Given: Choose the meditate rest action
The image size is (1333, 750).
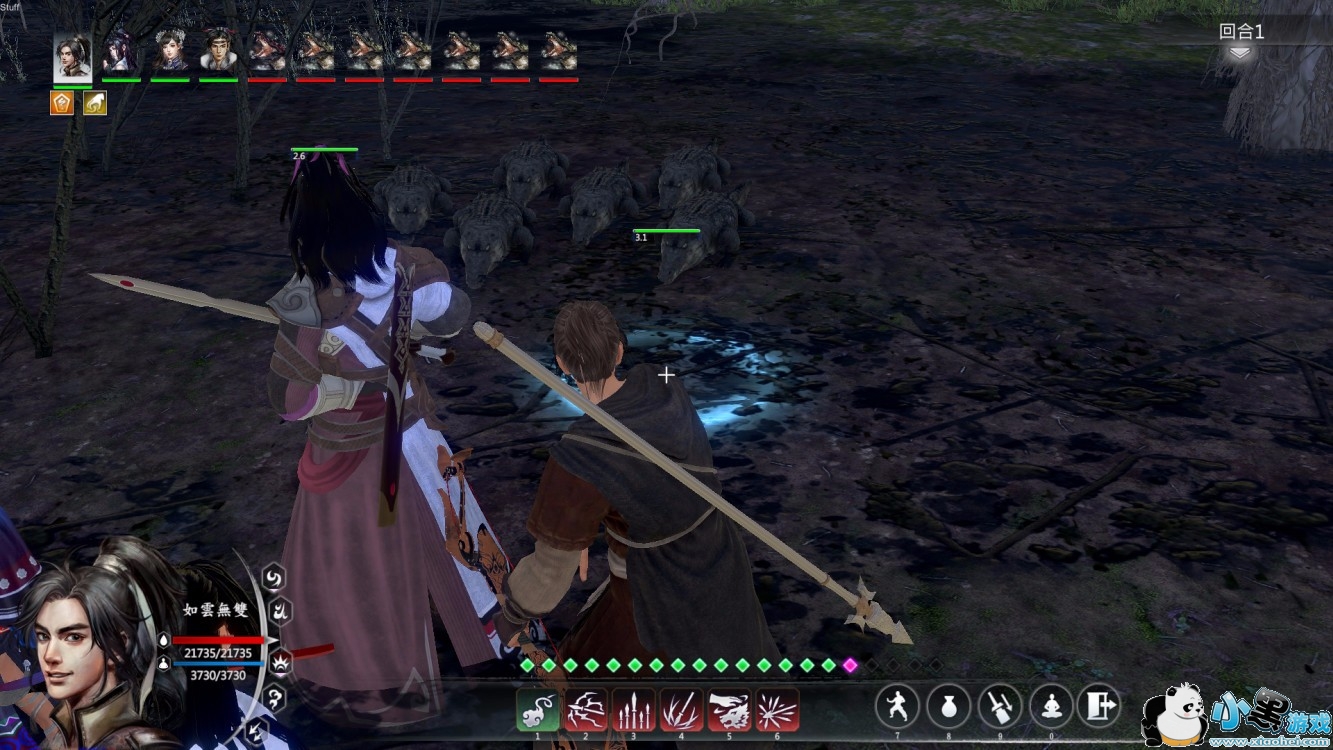Looking at the screenshot, I should click(1050, 706).
